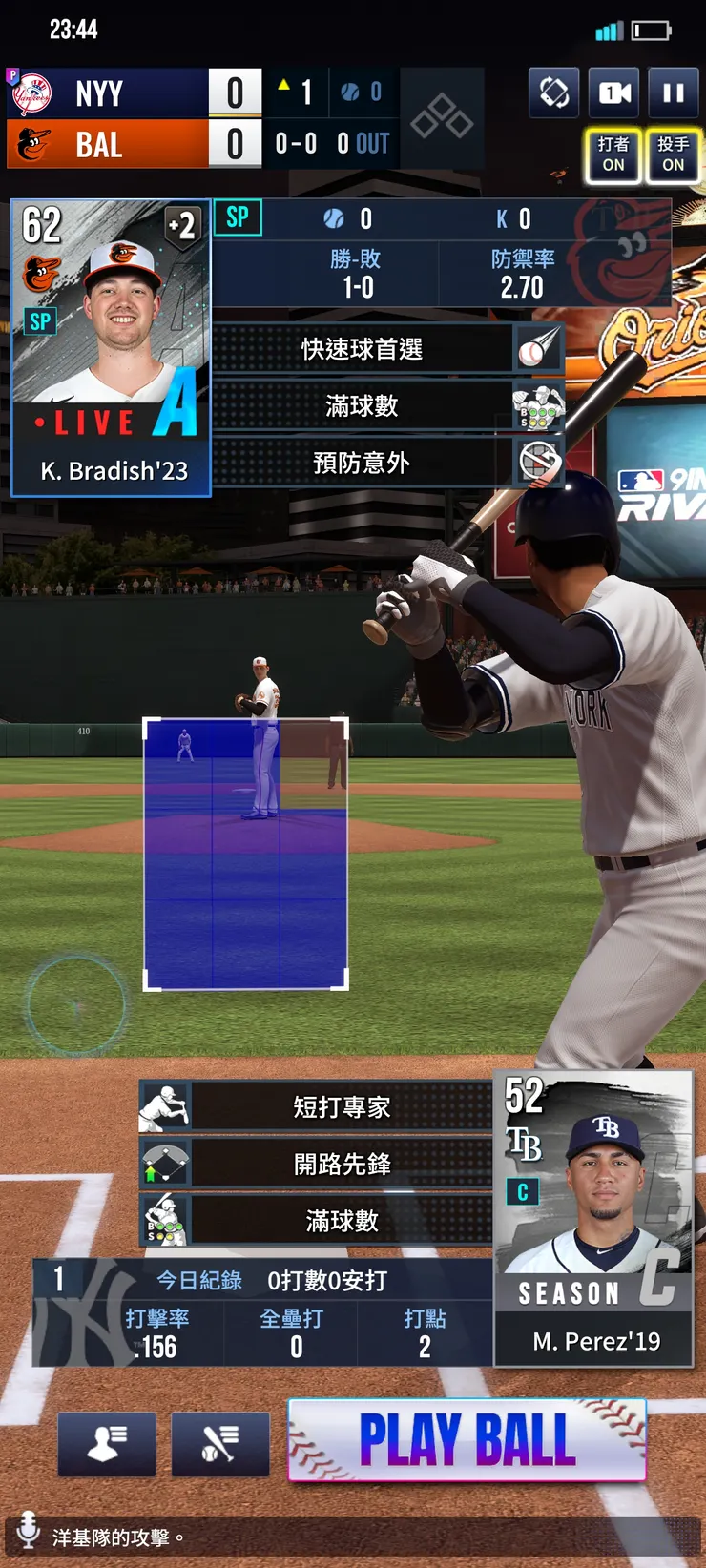
Task: Open M. Perez'19 batter card
Action: tap(593, 1218)
